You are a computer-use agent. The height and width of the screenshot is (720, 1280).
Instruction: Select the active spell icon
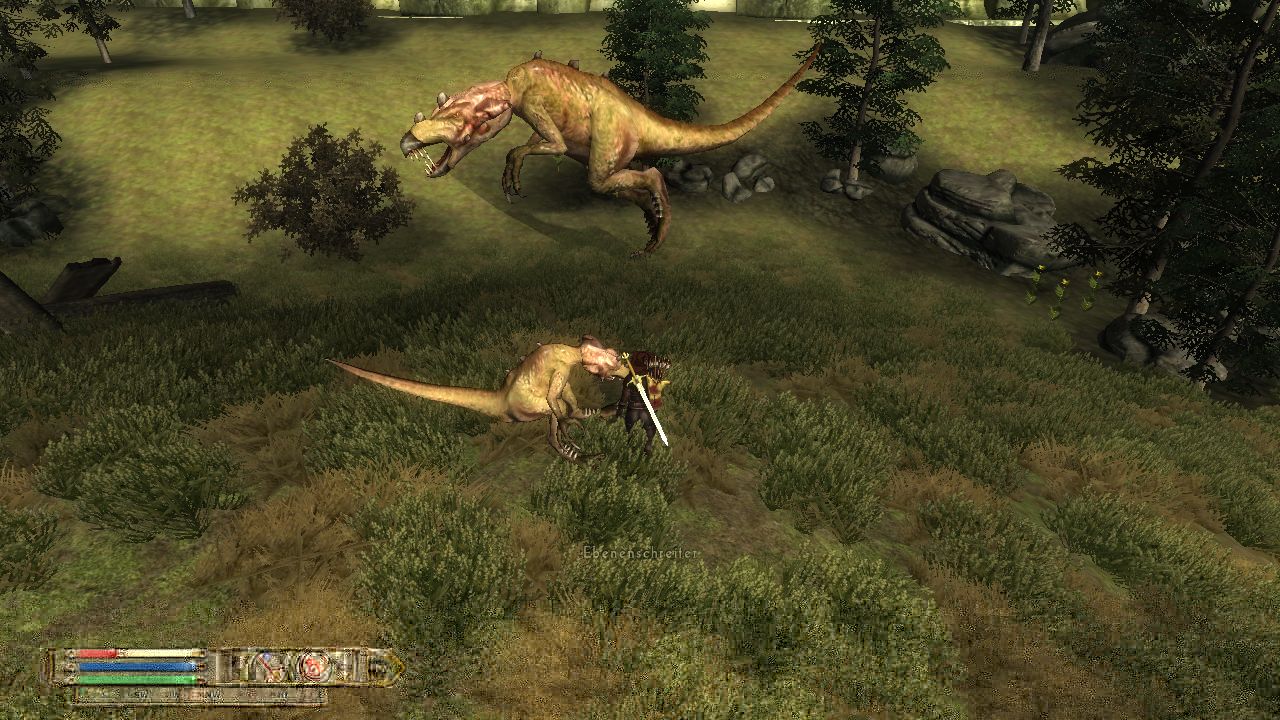pyautogui.click(x=312, y=665)
